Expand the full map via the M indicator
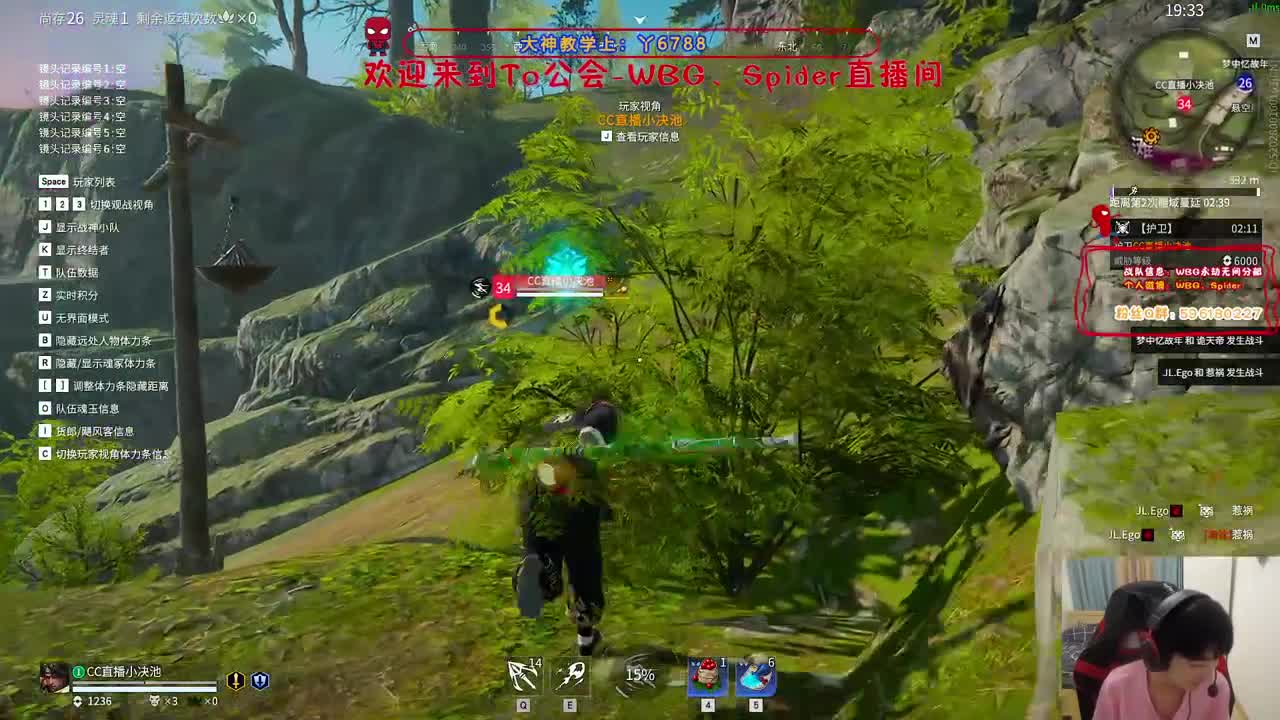The image size is (1280, 720). [x=1253, y=42]
